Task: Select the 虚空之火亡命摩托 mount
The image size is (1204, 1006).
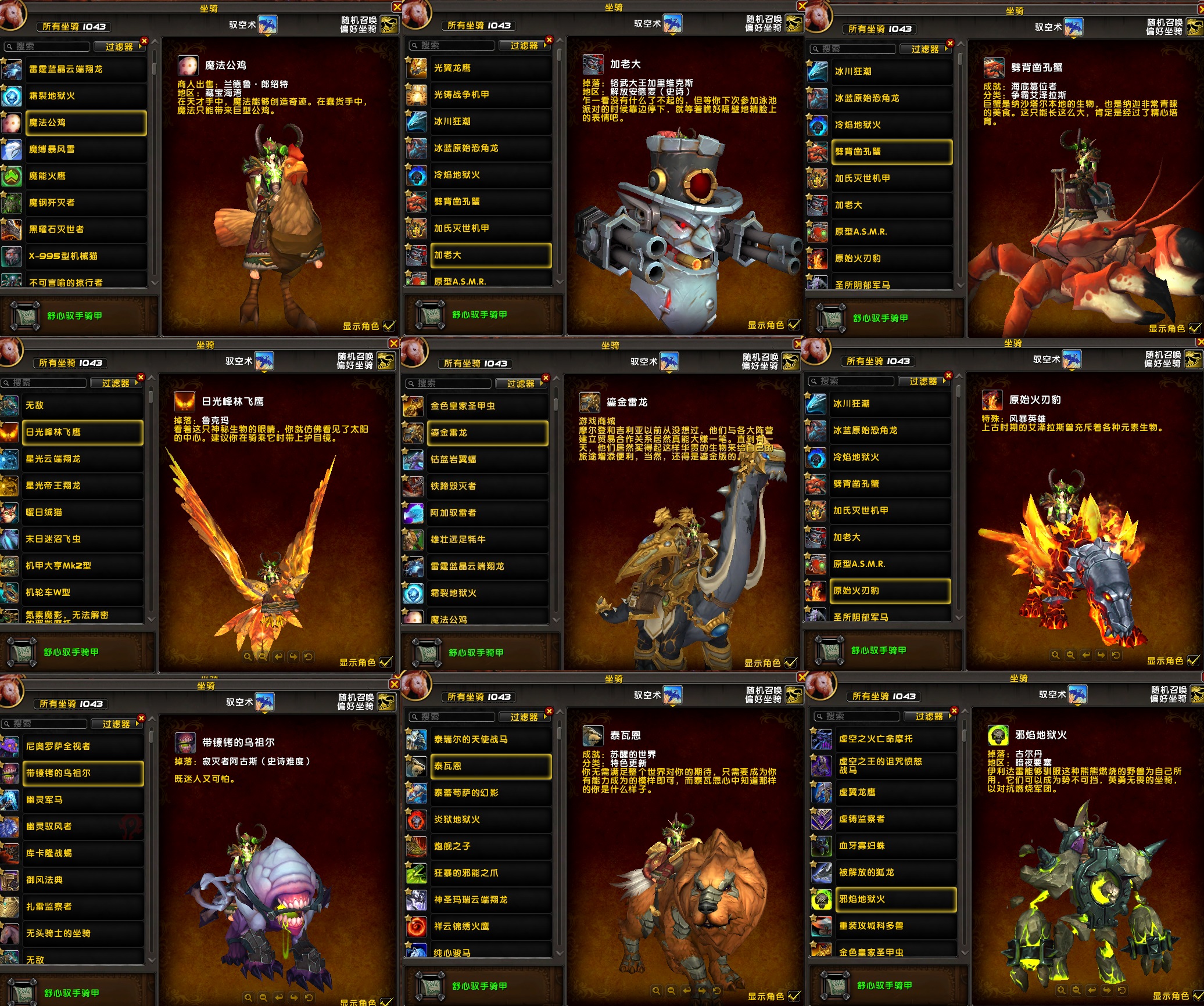Action: pyautogui.click(x=895, y=739)
